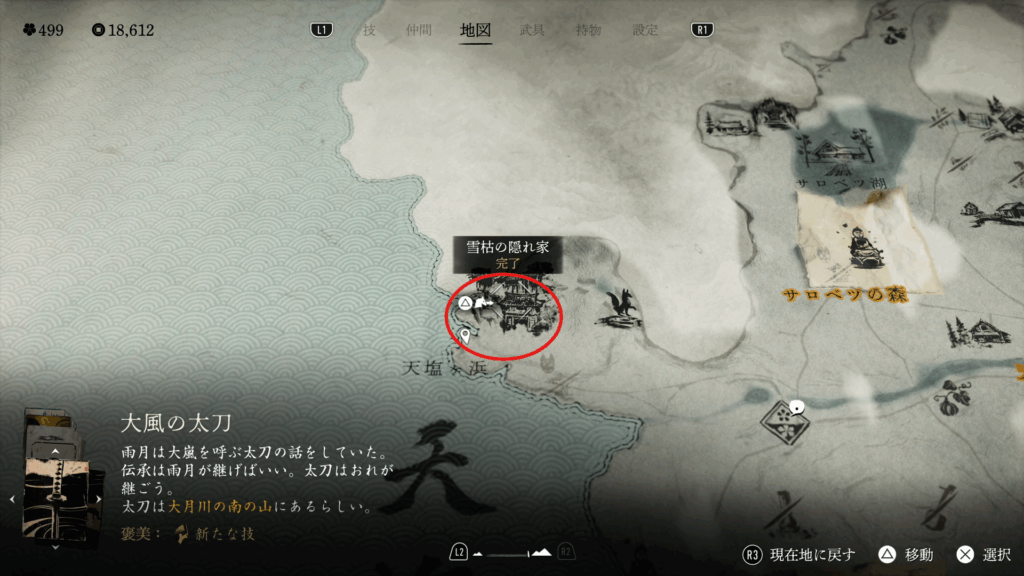Show the next quest card with down arrow

56,547
